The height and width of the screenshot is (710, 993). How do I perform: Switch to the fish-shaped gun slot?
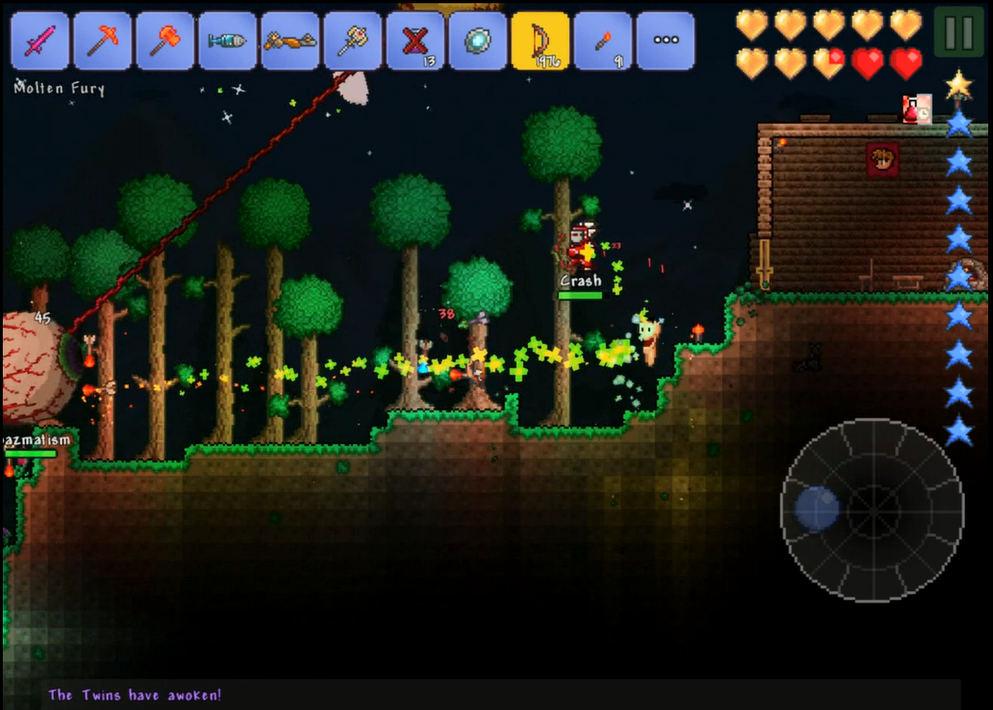(228, 41)
